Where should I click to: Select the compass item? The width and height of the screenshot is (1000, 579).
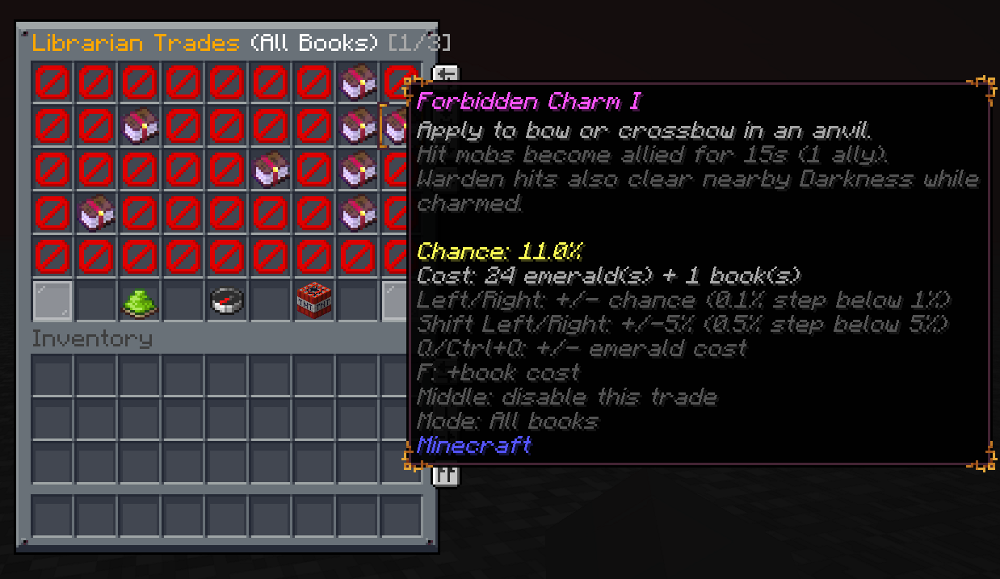[227, 301]
